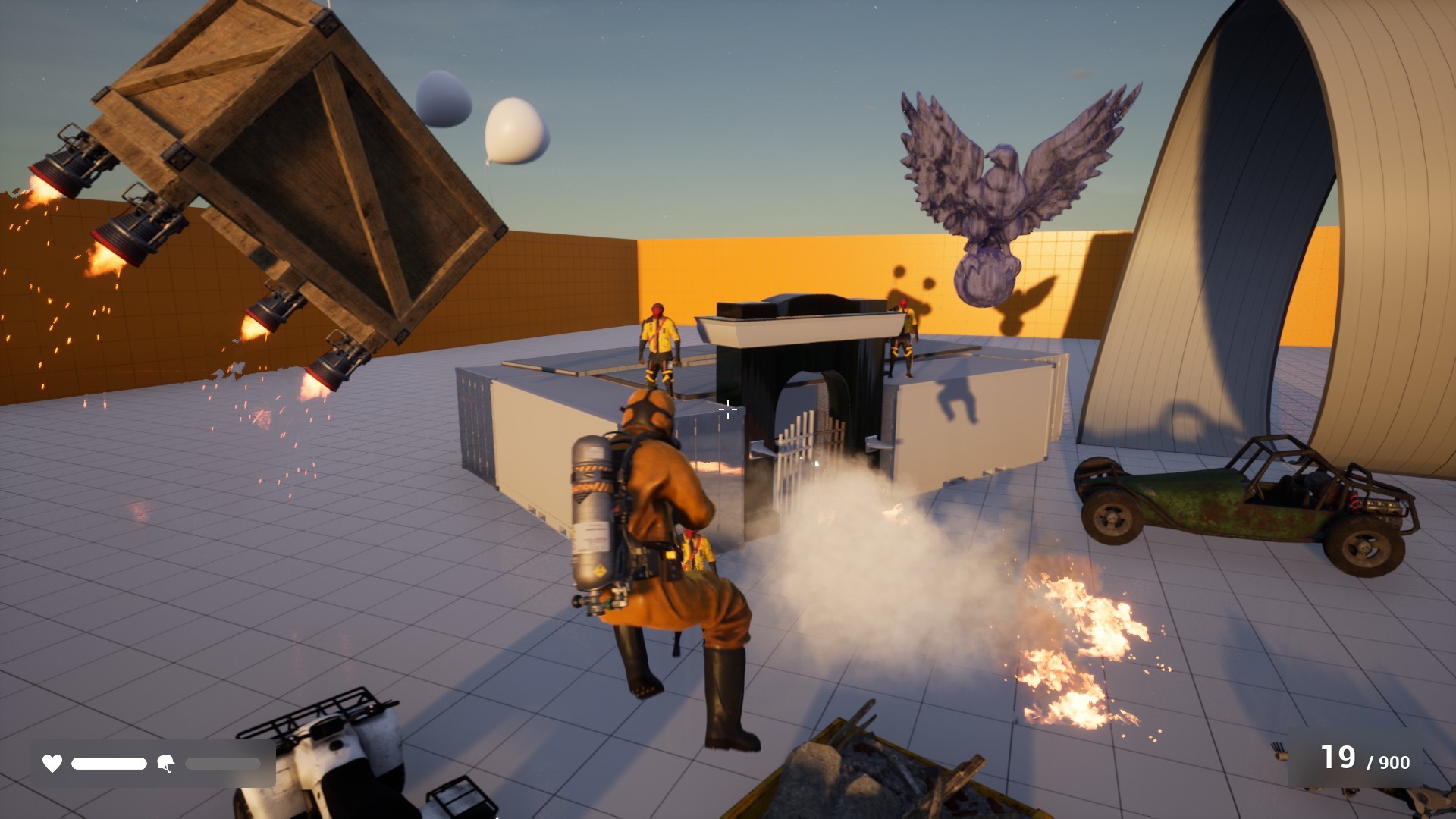The width and height of the screenshot is (1456, 819).
Task: Click the crosshair at screen center
Action: [x=727, y=409]
